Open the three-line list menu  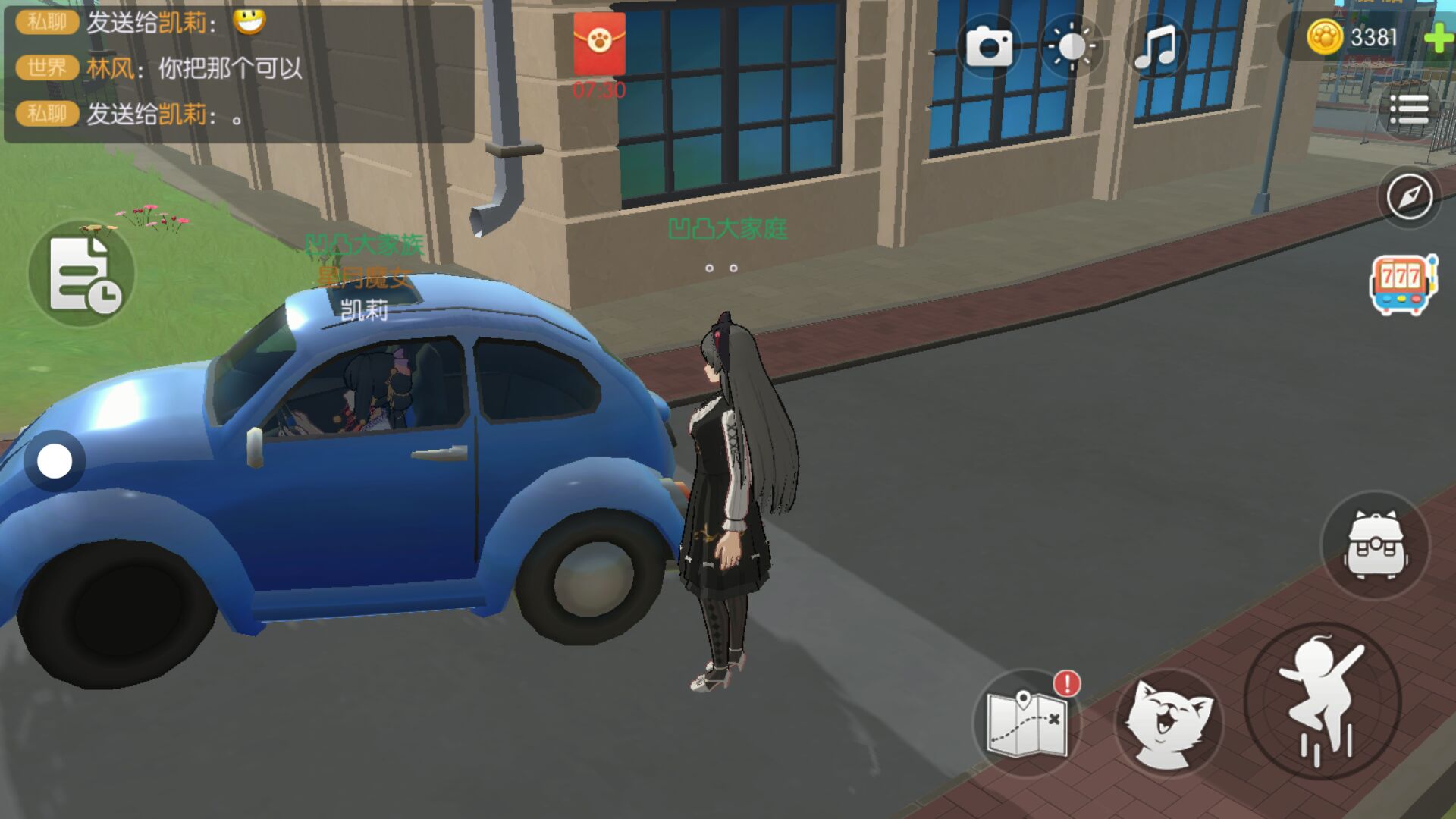click(x=1409, y=111)
